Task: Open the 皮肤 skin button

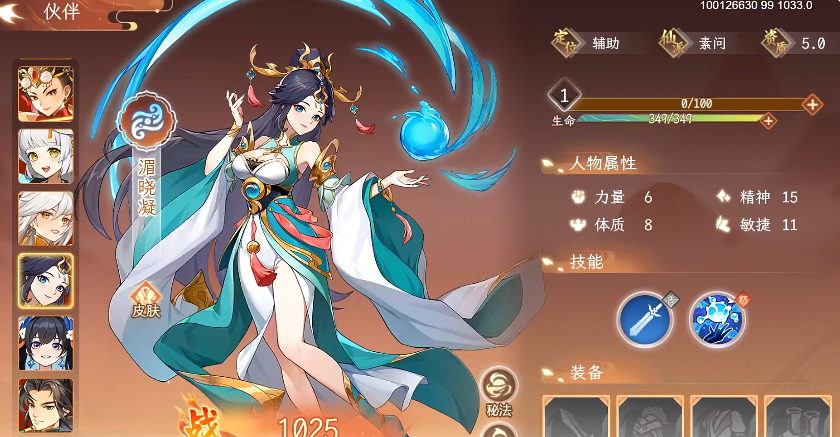Action: pos(146,300)
